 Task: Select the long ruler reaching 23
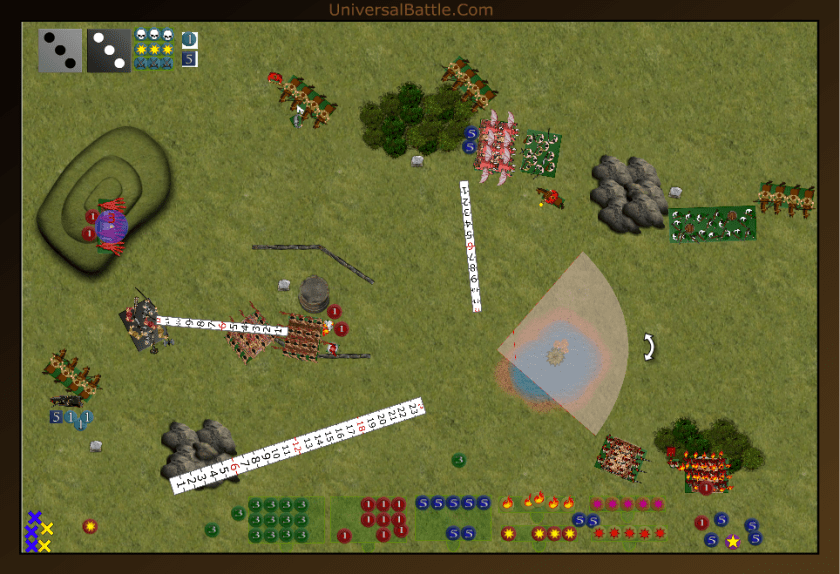coord(300,446)
